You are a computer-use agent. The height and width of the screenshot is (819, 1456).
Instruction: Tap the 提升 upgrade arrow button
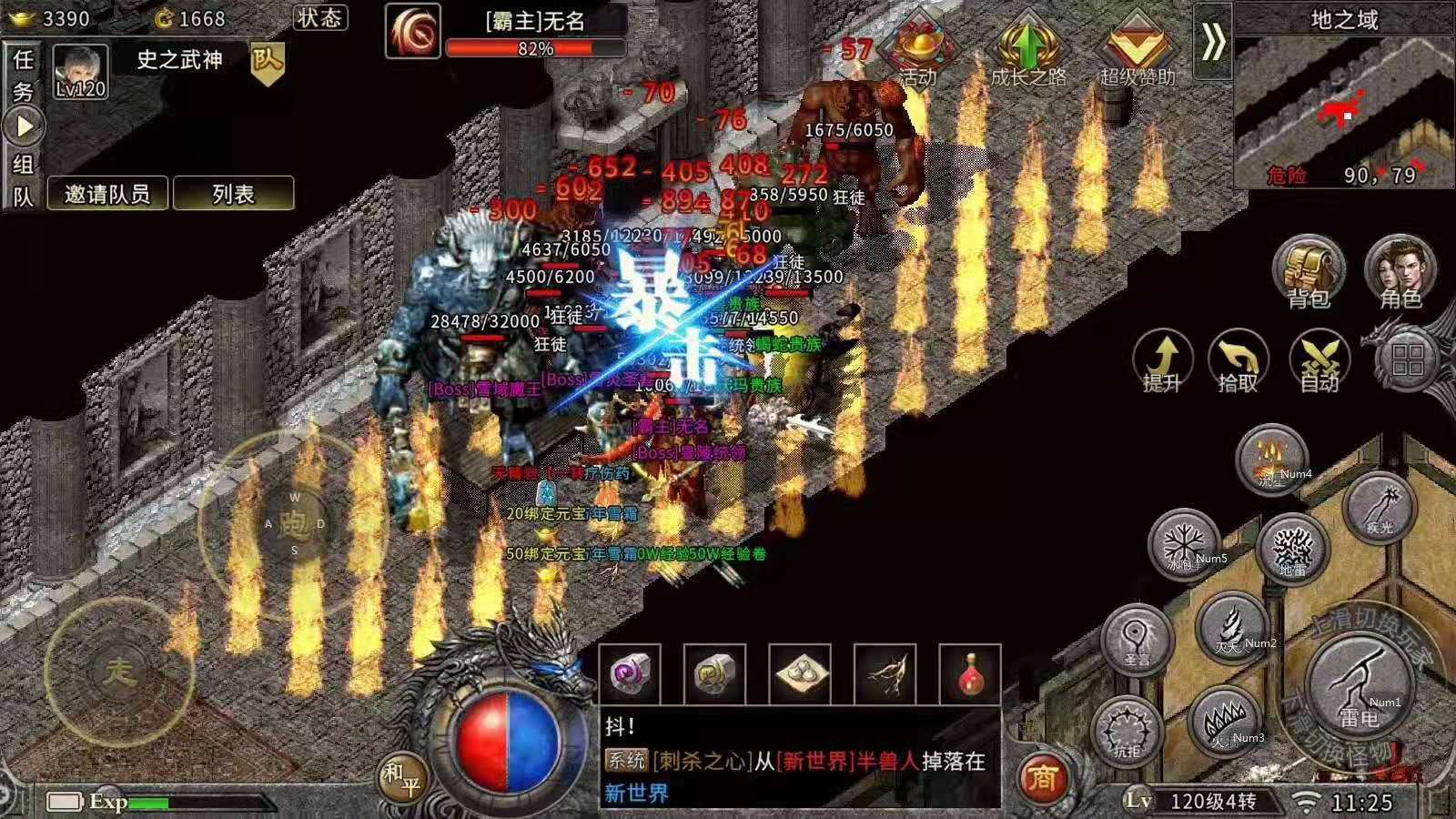1162,361
